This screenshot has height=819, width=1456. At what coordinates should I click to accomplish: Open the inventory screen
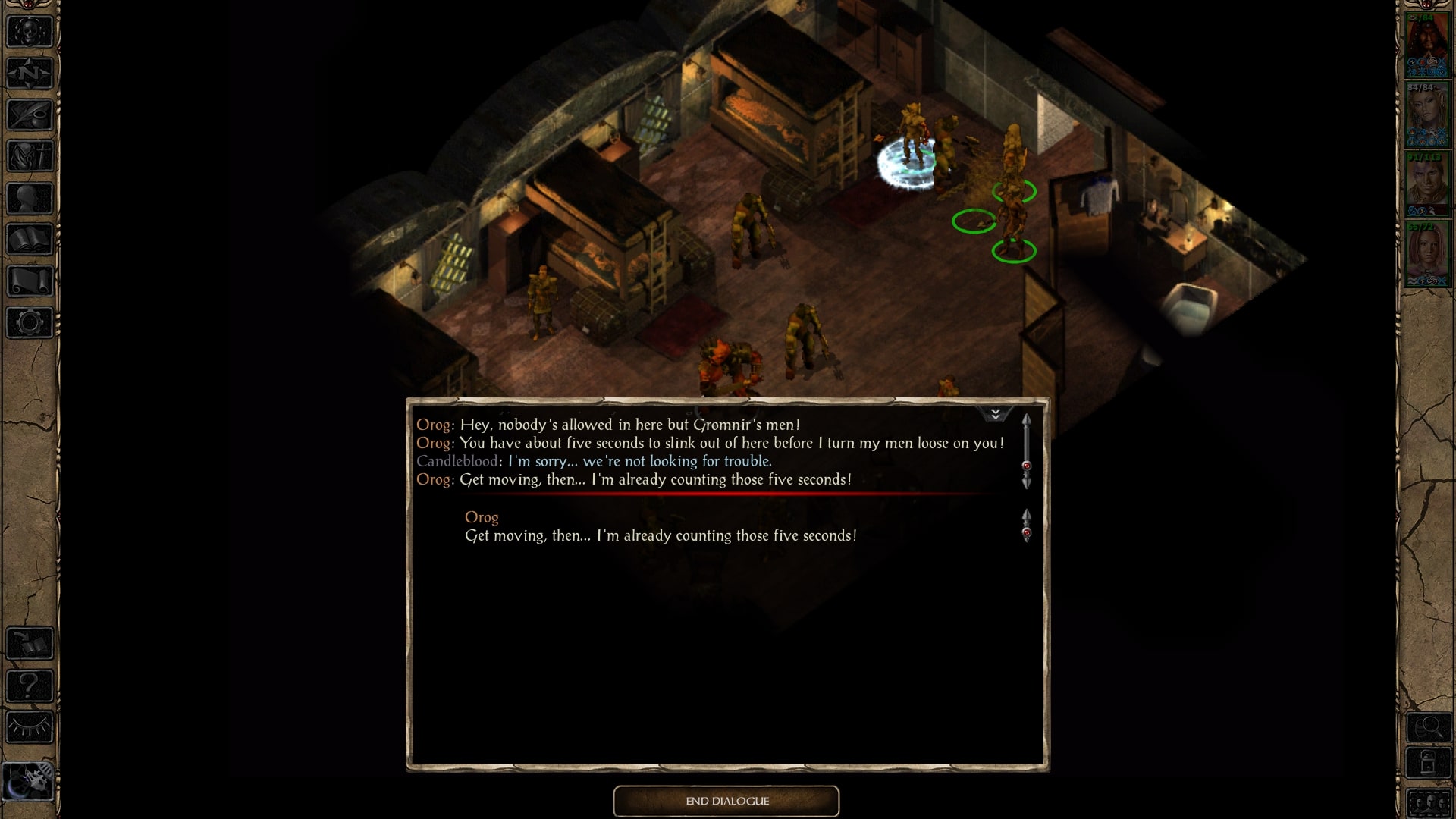tap(30, 157)
